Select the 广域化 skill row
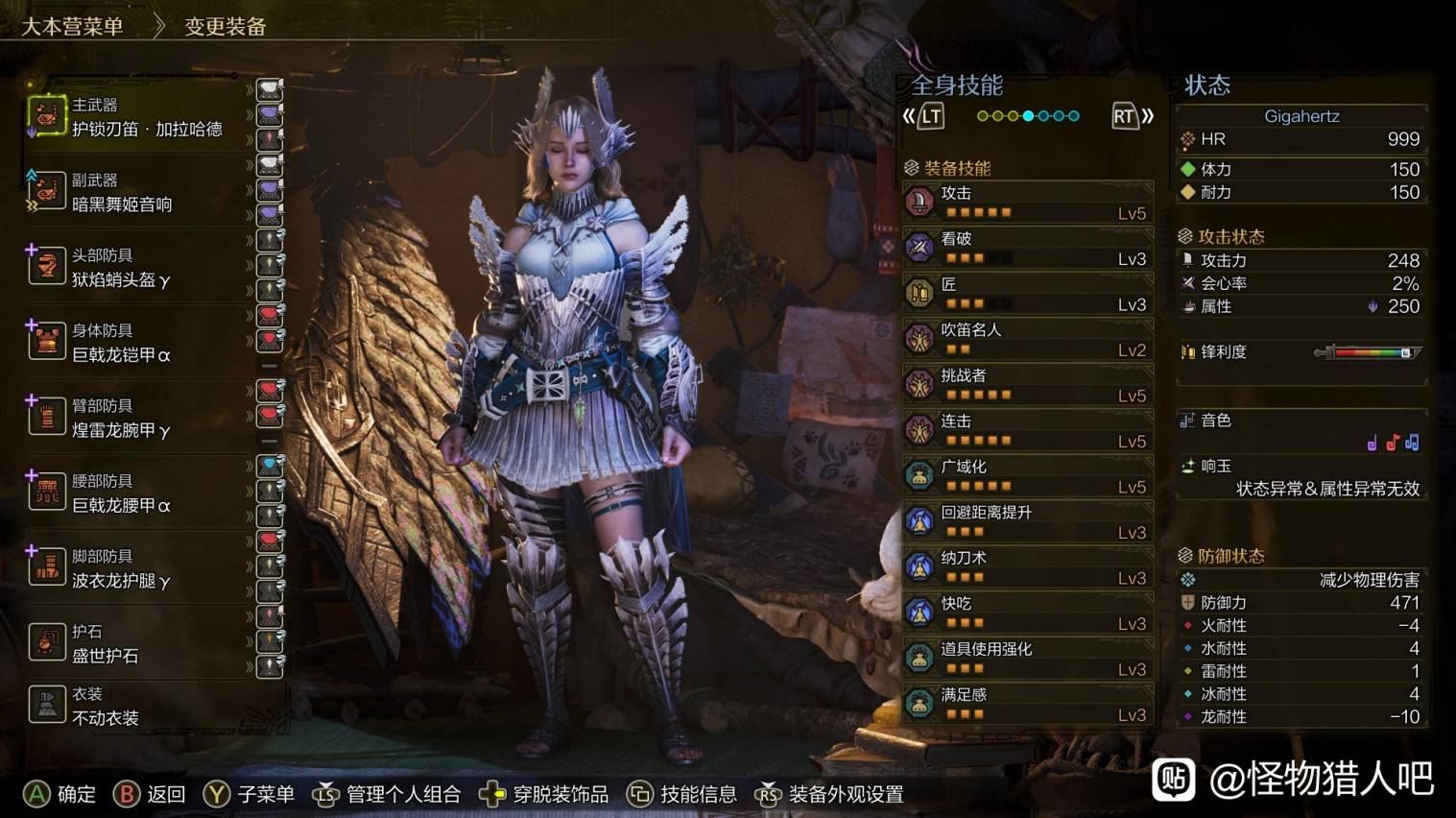The height and width of the screenshot is (818, 1456). (1027, 476)
